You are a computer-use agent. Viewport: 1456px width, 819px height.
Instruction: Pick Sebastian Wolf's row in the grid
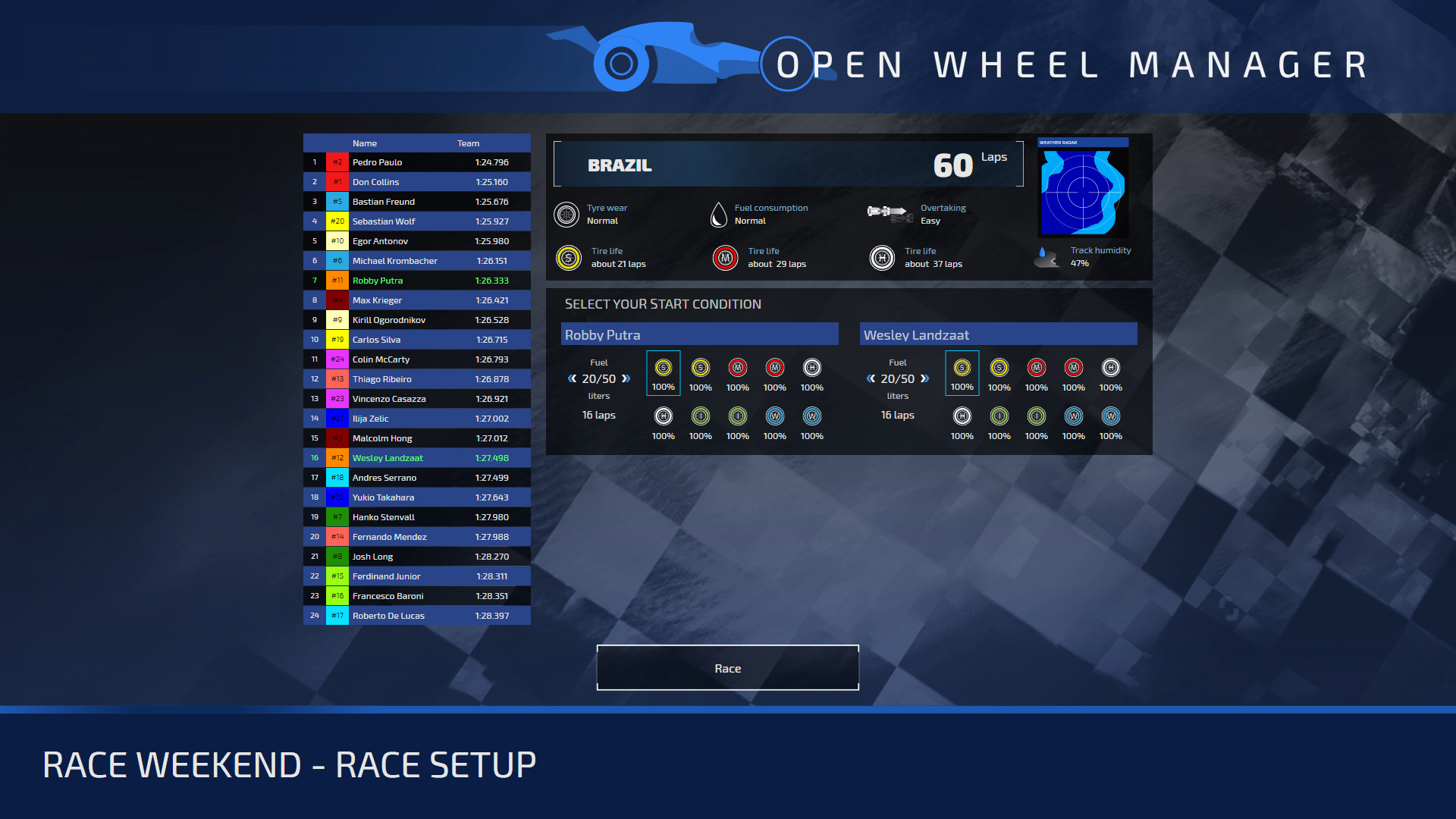[417, 221]
